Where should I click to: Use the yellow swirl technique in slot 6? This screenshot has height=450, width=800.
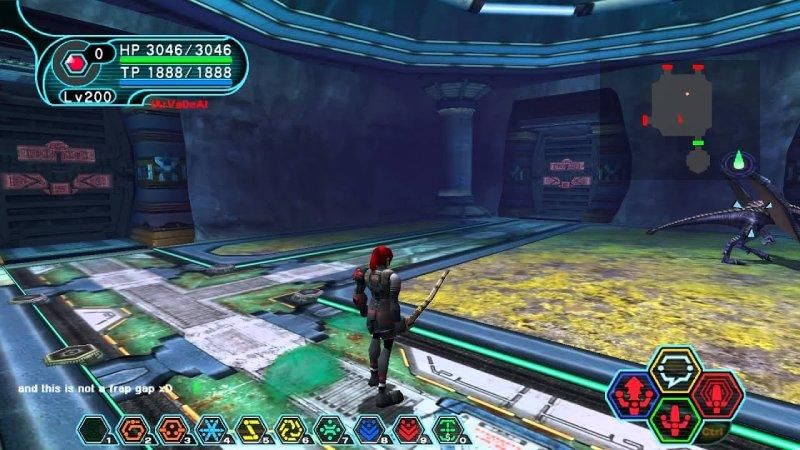(289, 429)
